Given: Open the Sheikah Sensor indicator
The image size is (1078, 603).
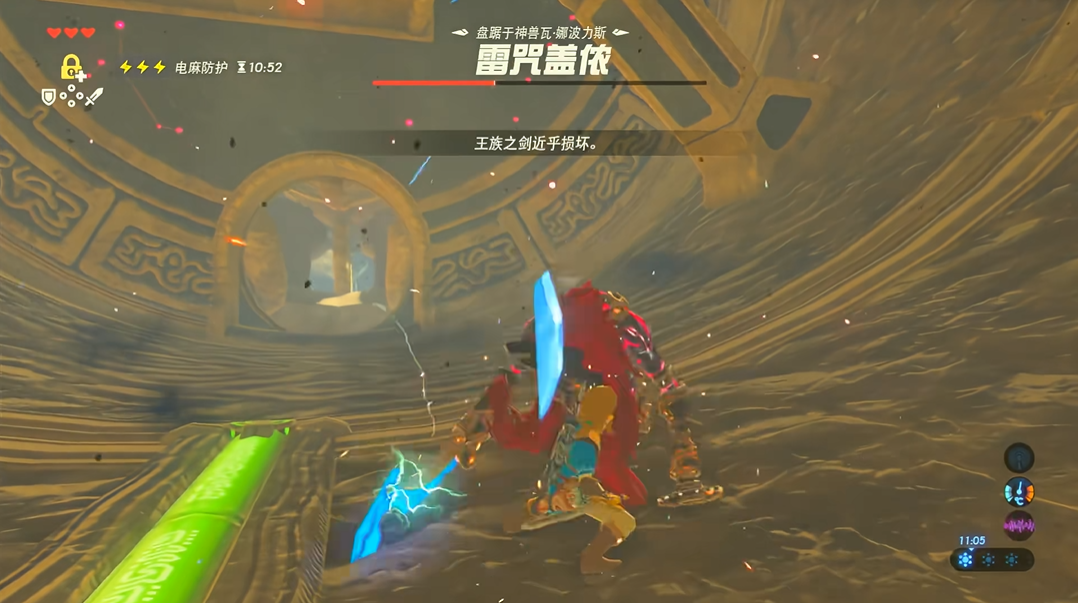Looking at the screenshot, I should coord(1018,458).
